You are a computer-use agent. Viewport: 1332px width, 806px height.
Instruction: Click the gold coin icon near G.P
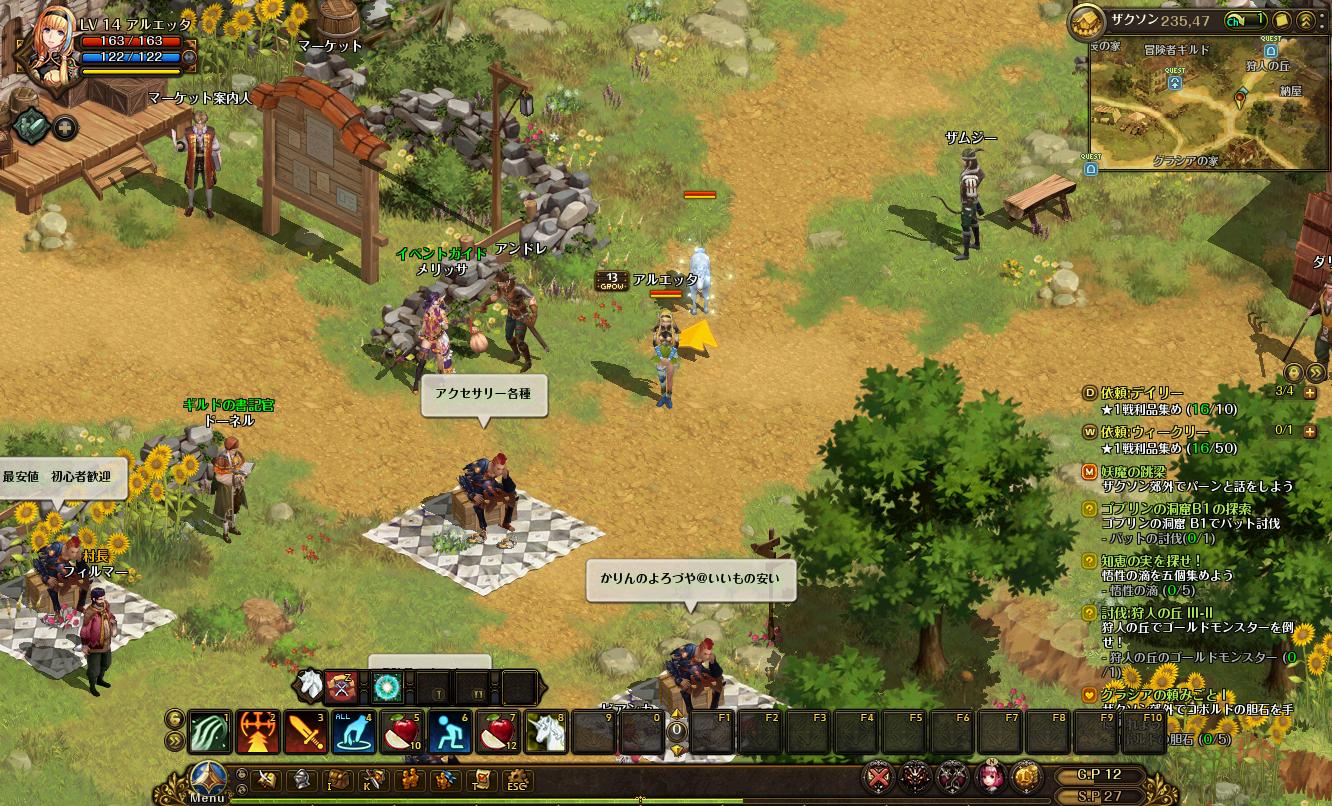coord(1025,776)
